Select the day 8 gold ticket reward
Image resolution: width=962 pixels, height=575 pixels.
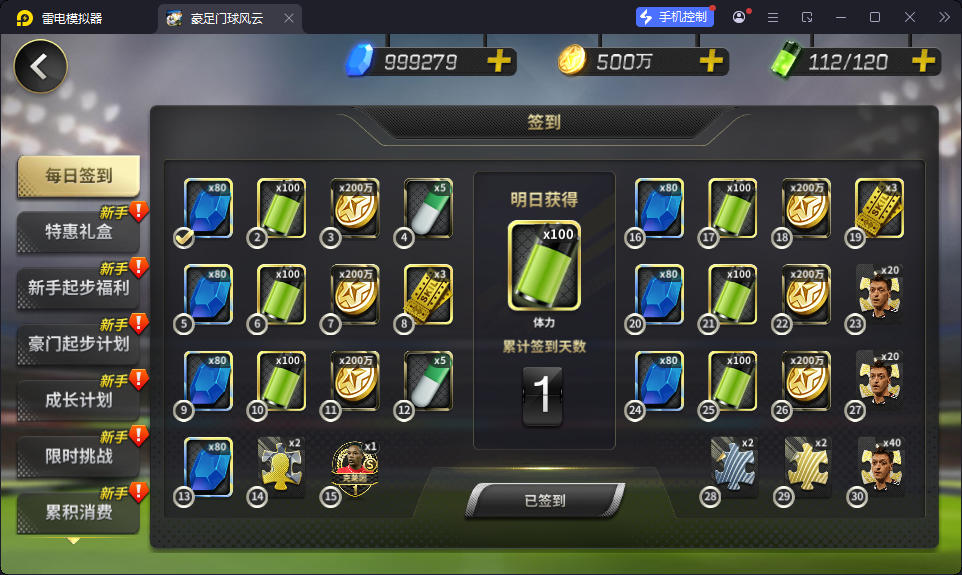(428, 294)
